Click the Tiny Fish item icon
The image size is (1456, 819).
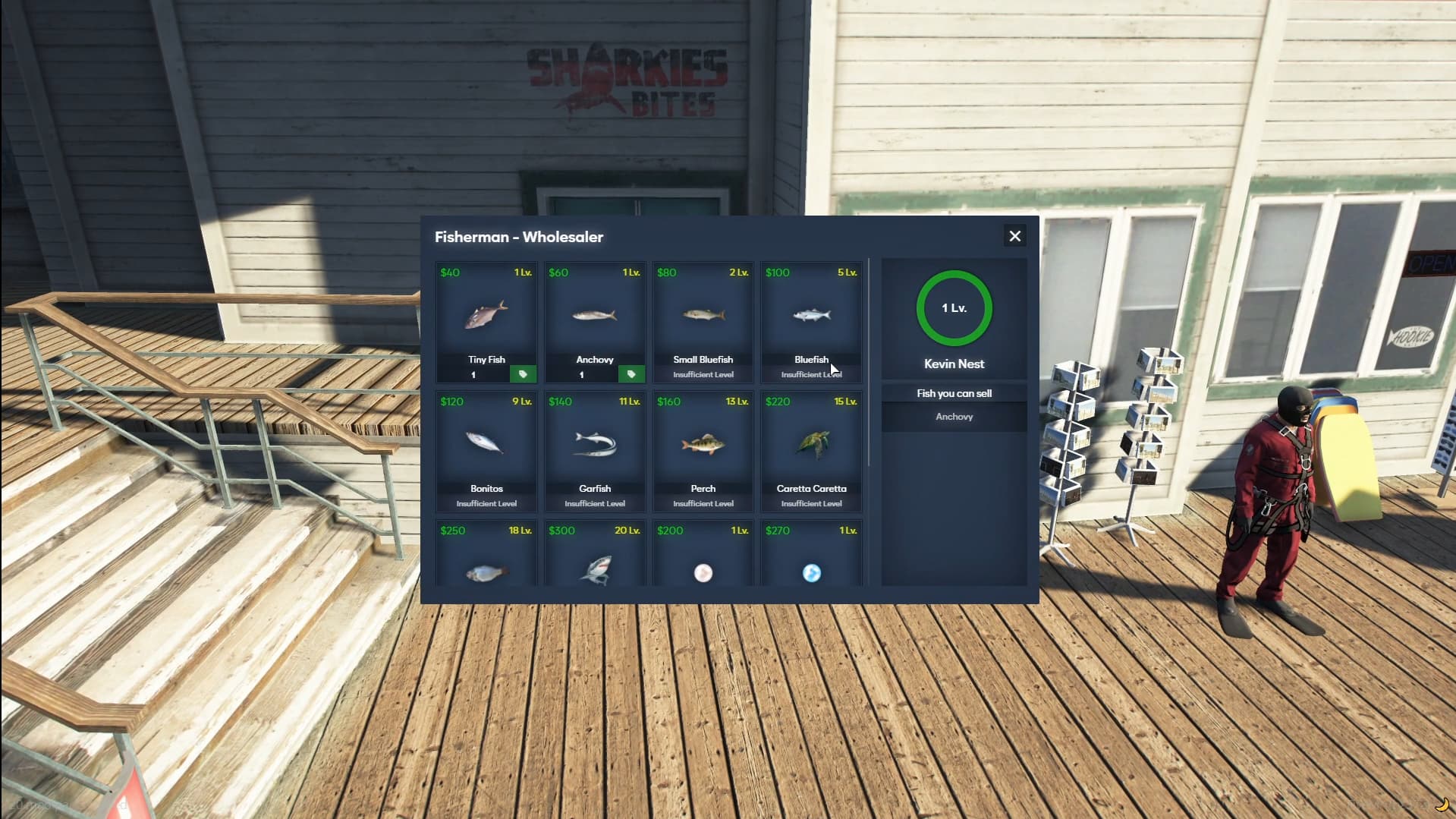[x=486, y=315]
